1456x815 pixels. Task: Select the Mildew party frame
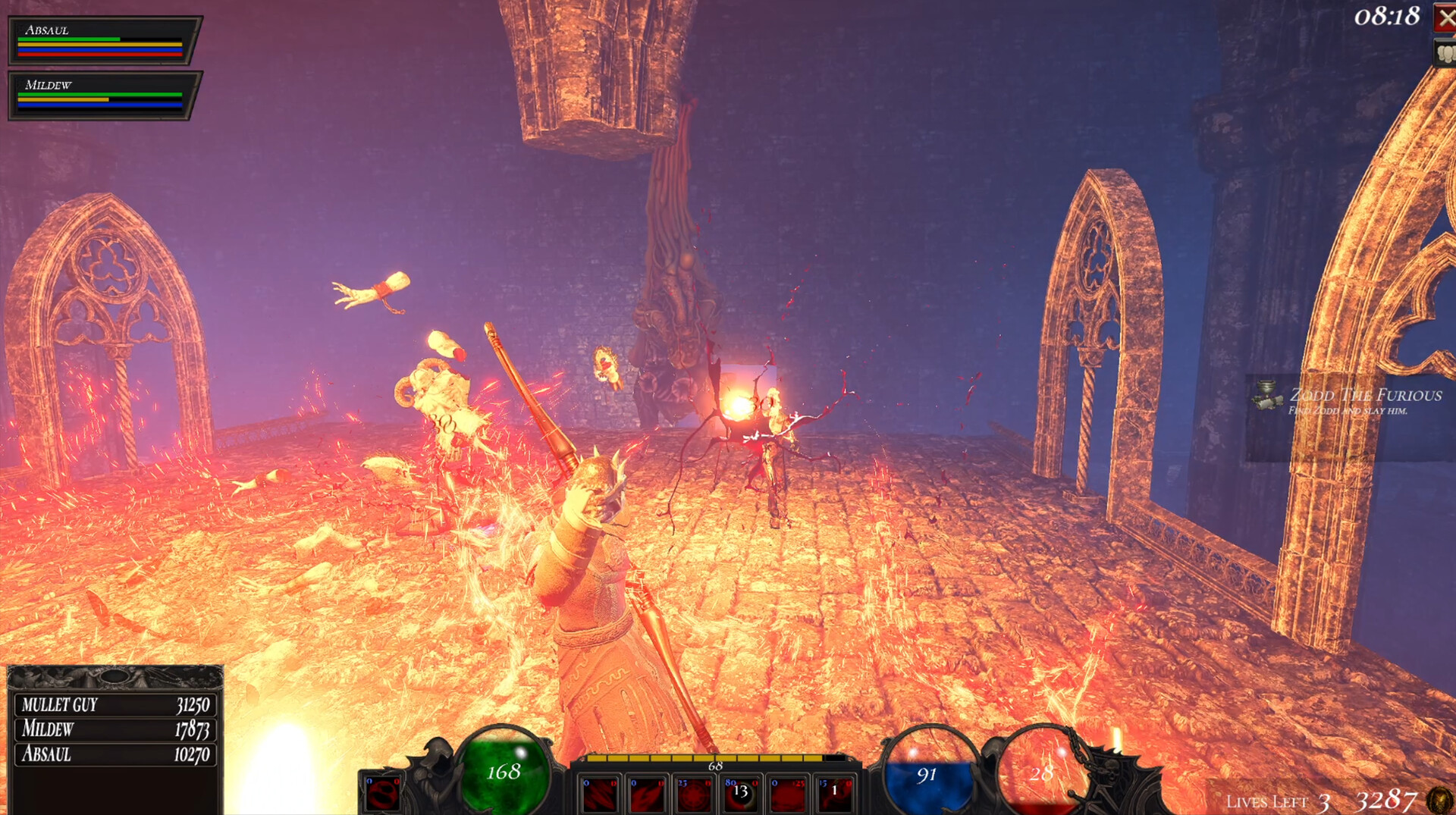104,96
